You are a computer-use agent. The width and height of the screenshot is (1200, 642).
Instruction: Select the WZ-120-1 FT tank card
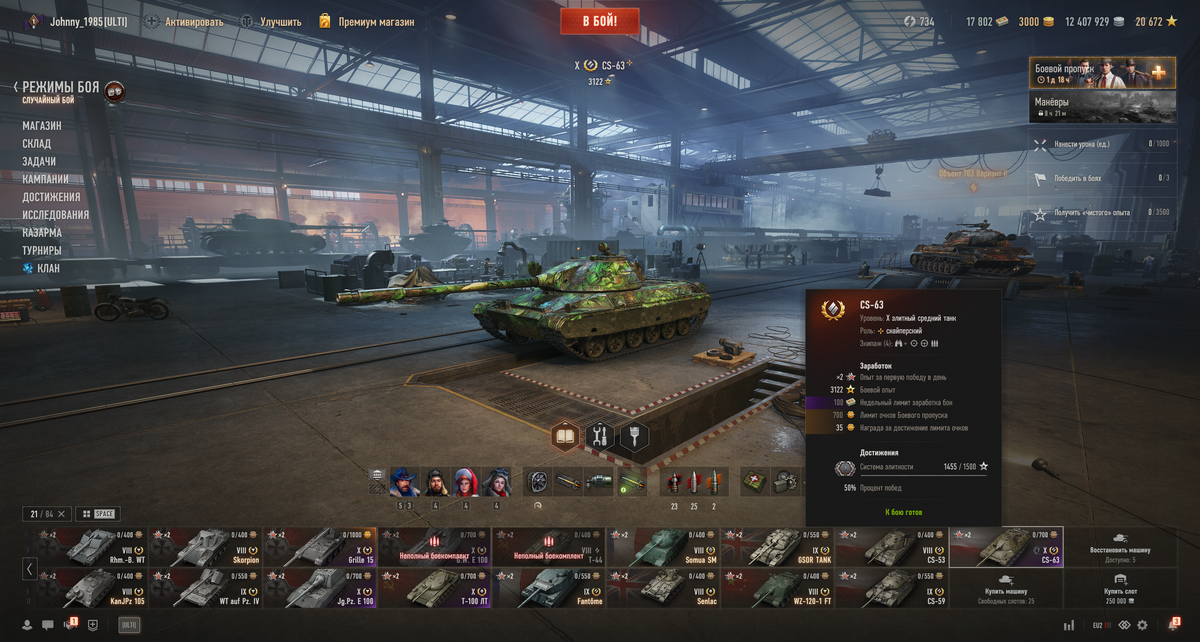tap(777, 588)
